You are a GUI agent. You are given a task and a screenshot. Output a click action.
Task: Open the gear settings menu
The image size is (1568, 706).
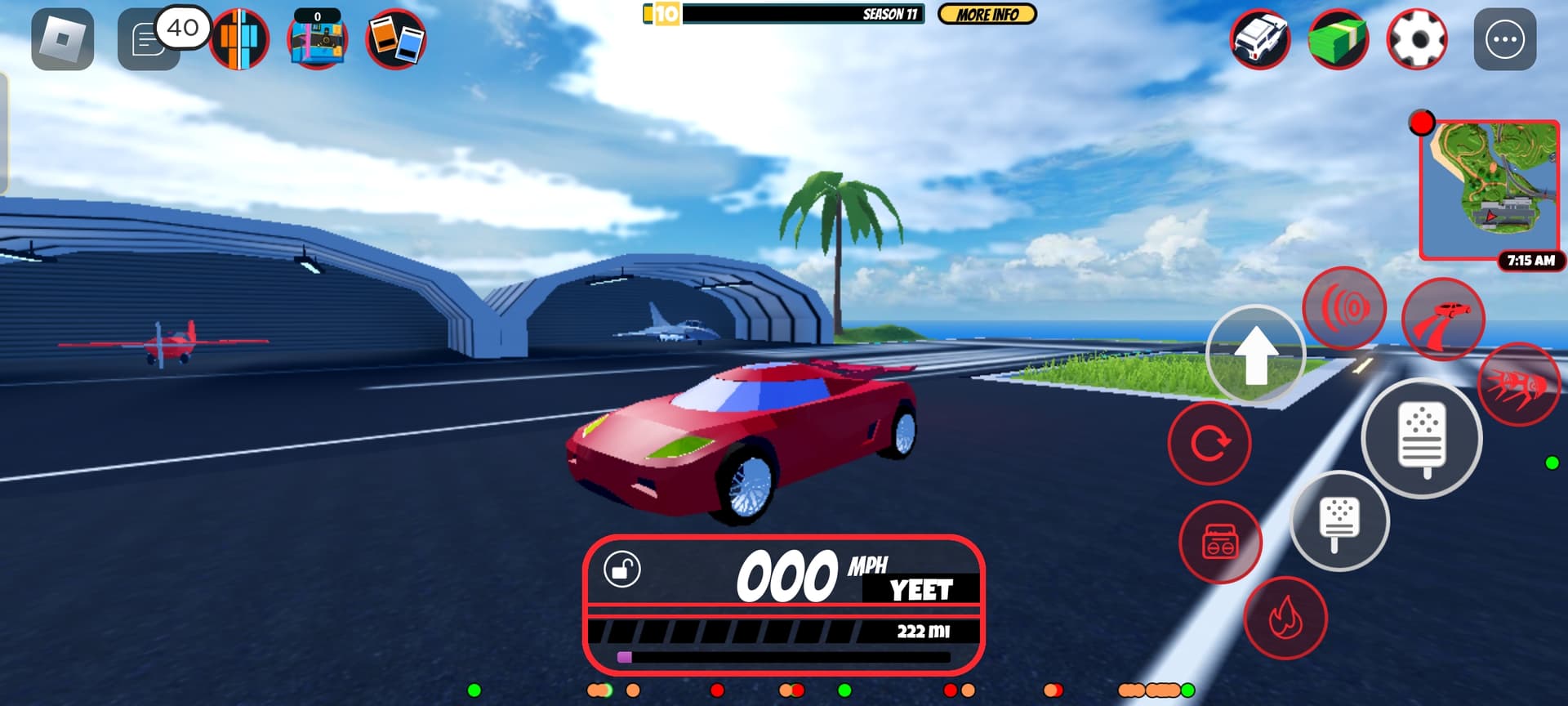coord(1416,39)
